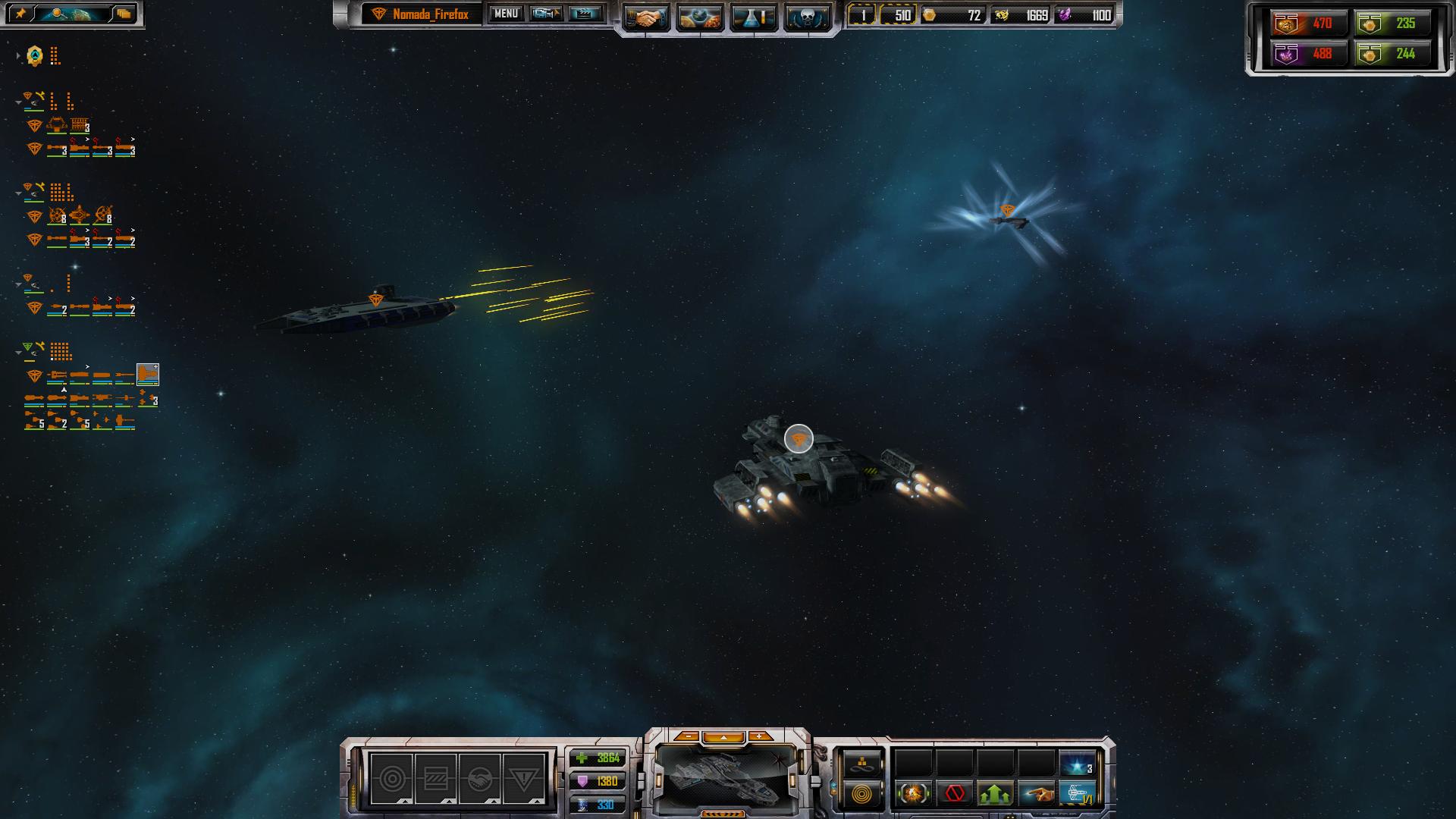Select the highlighted ship in empire tree

(x=147, y=374)
